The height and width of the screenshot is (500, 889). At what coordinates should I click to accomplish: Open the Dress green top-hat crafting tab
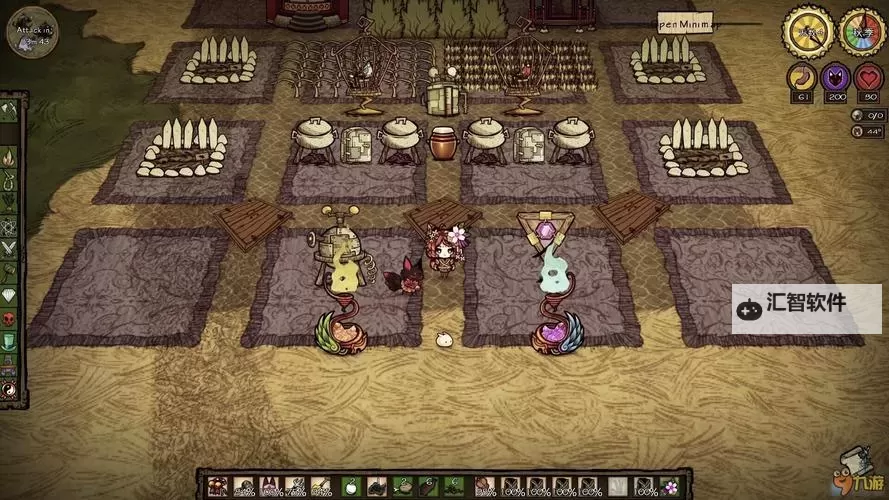[x=9, y=341]
